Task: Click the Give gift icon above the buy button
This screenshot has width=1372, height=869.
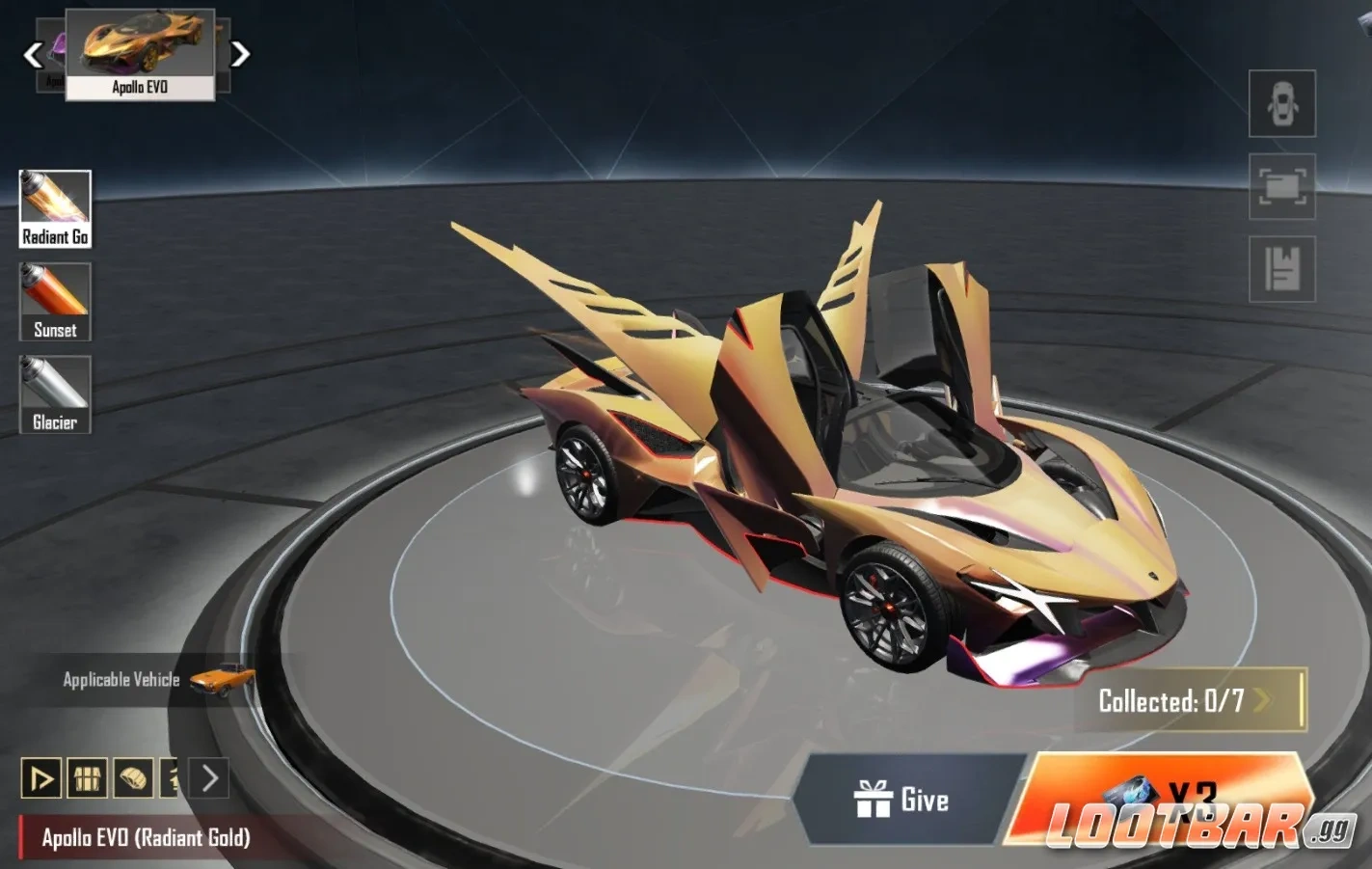Action: pyautogui.click(x=875, y=800)
